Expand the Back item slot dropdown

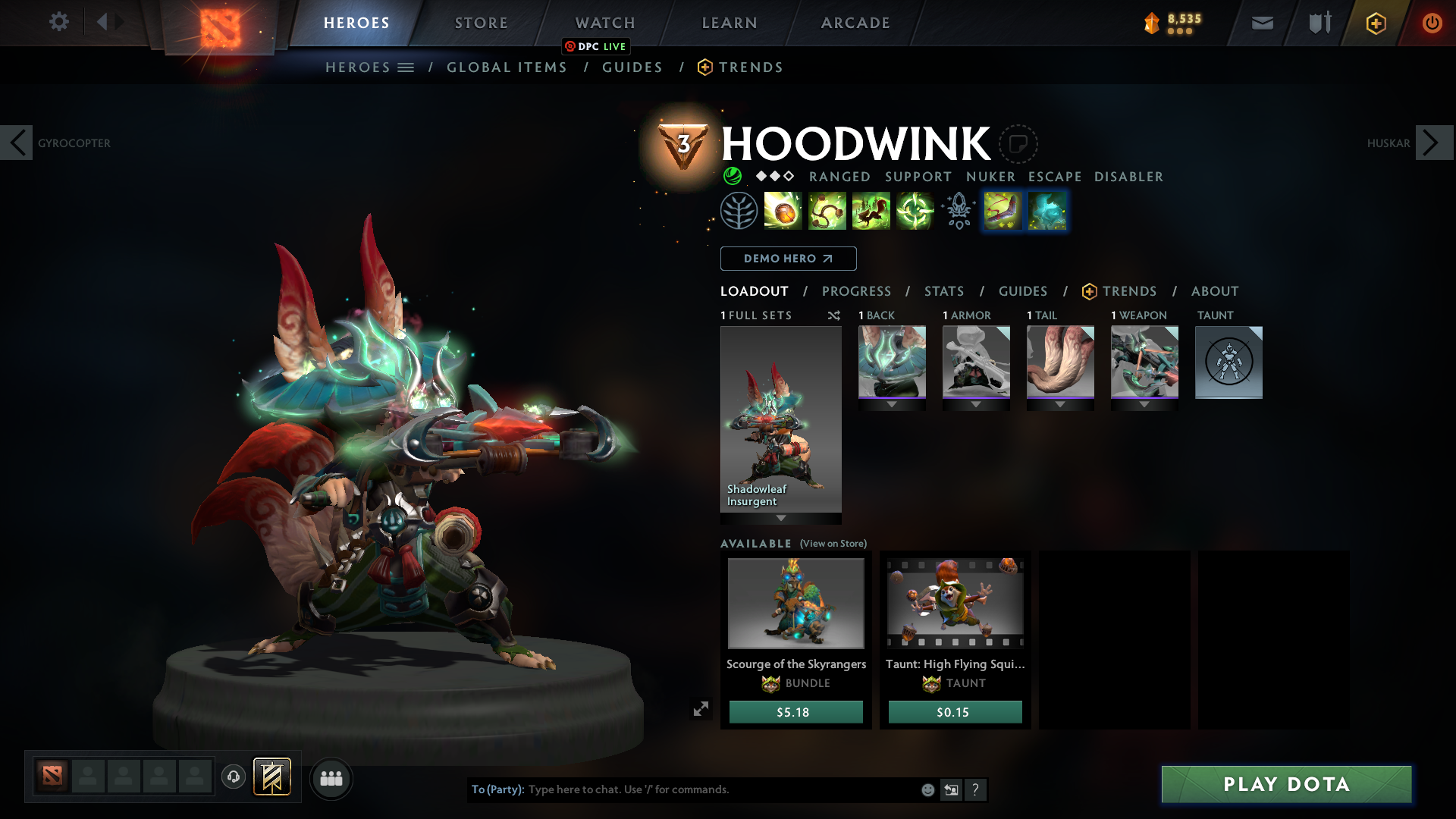coord(892,404)
